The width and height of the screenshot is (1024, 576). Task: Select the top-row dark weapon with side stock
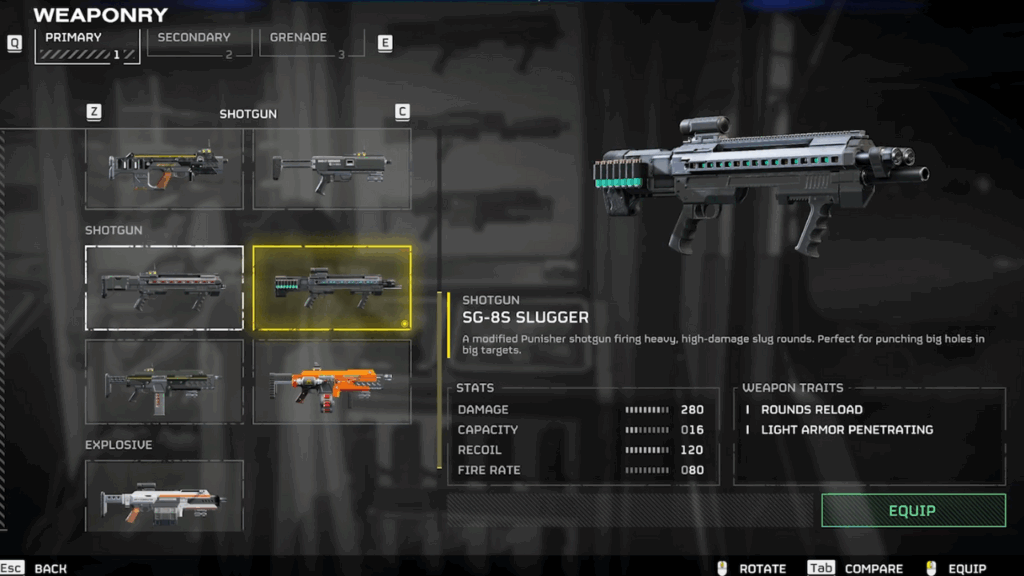332,168
